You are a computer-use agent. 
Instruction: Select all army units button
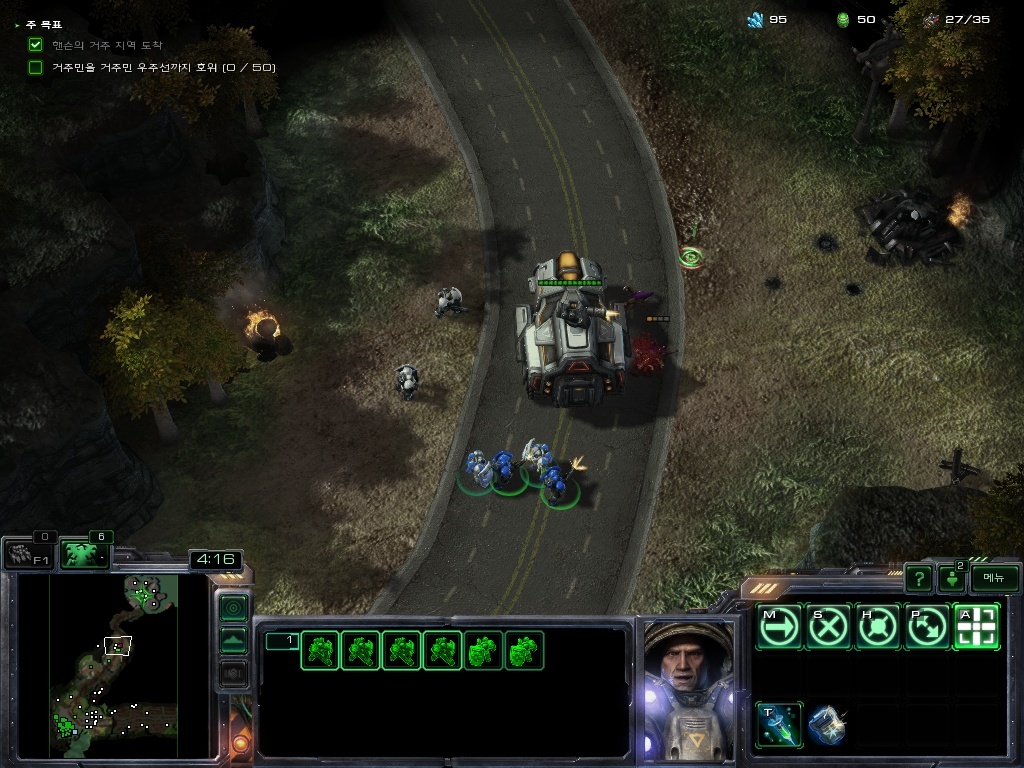click(85, 554)
